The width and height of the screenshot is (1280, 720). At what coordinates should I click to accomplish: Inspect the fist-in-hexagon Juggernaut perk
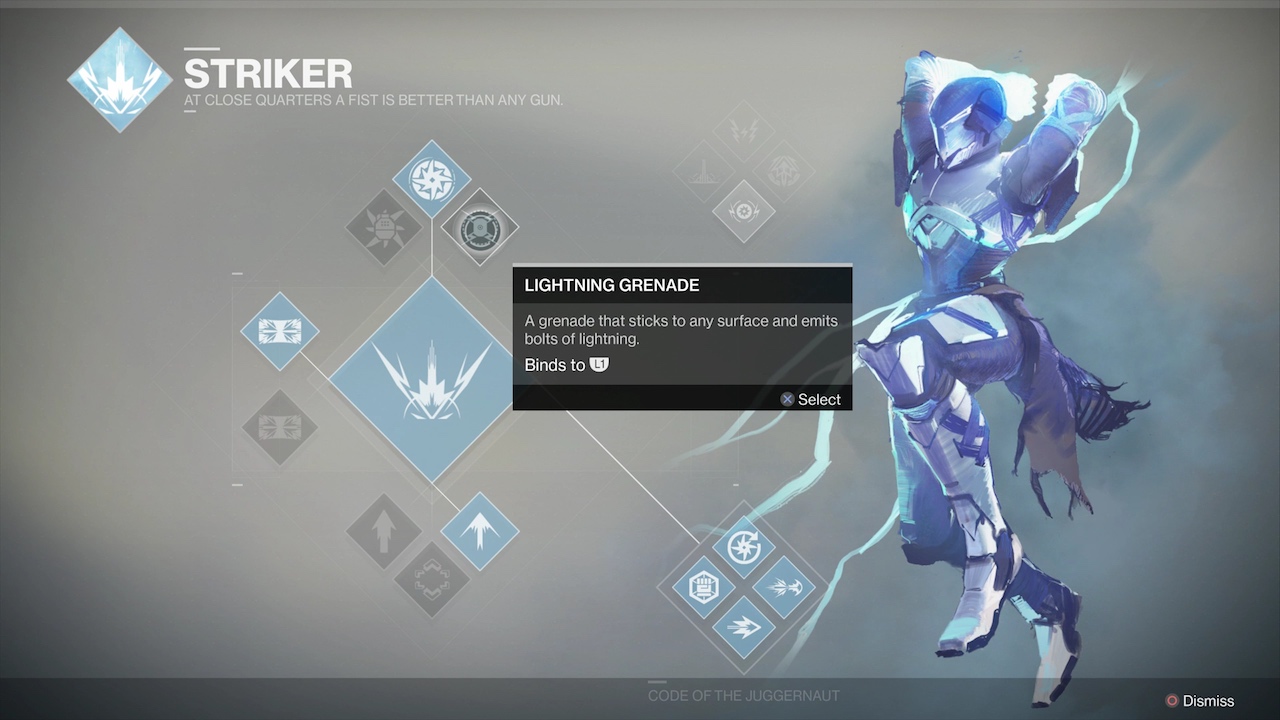click(704, 587)
